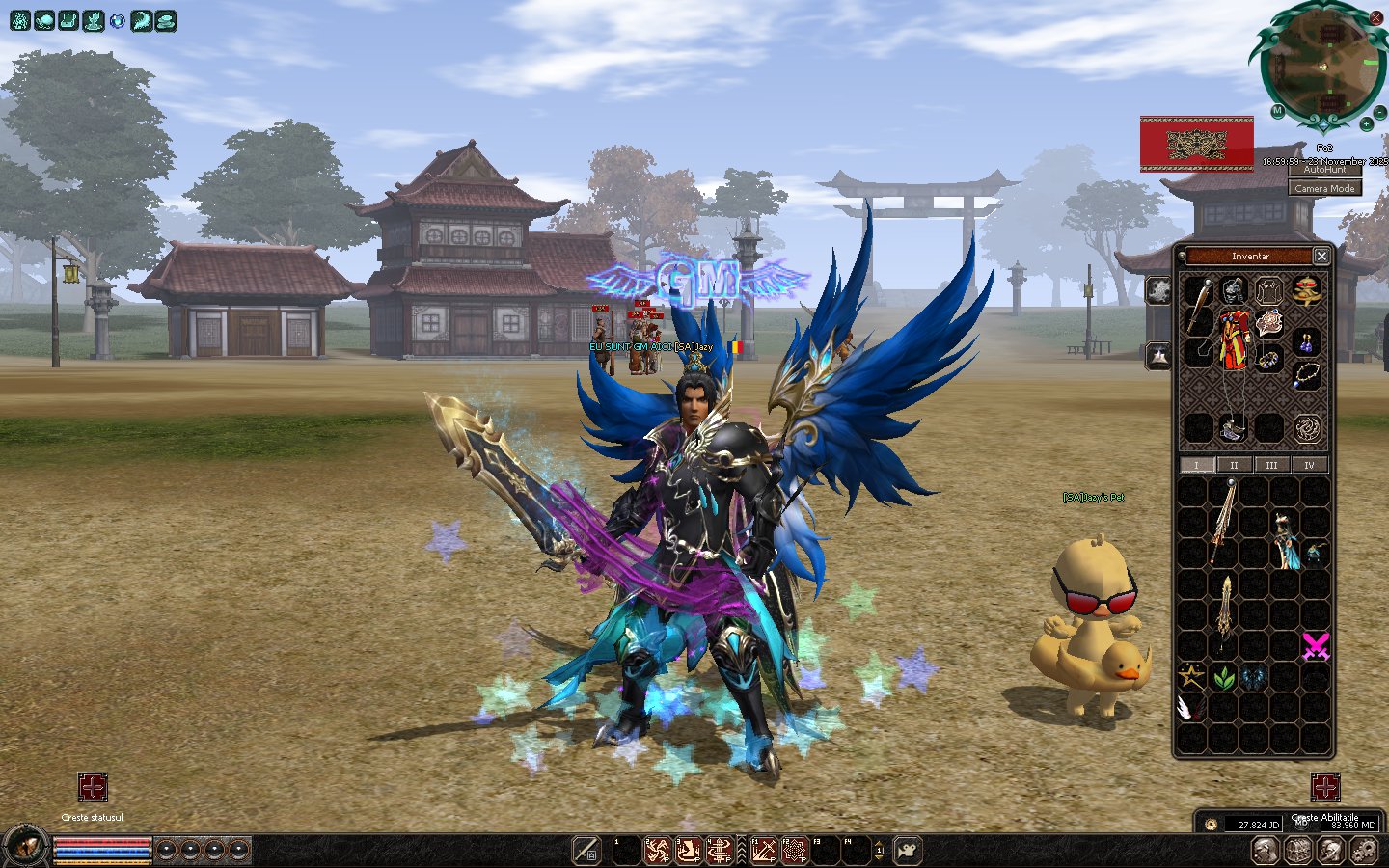Activate the quickslot 2 spinning blade skill
Image resolution: width=1389 pixels, height=868 pixels.
point(658,851)
